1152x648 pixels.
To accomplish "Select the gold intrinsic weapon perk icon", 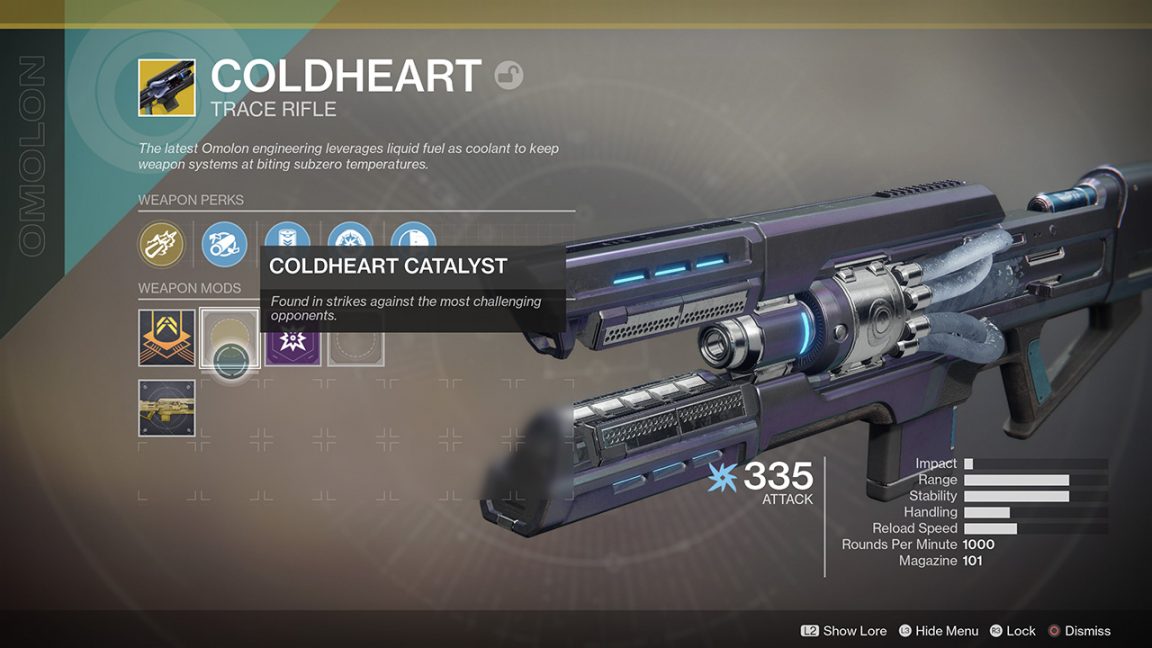I will click(x=161, y=244).
